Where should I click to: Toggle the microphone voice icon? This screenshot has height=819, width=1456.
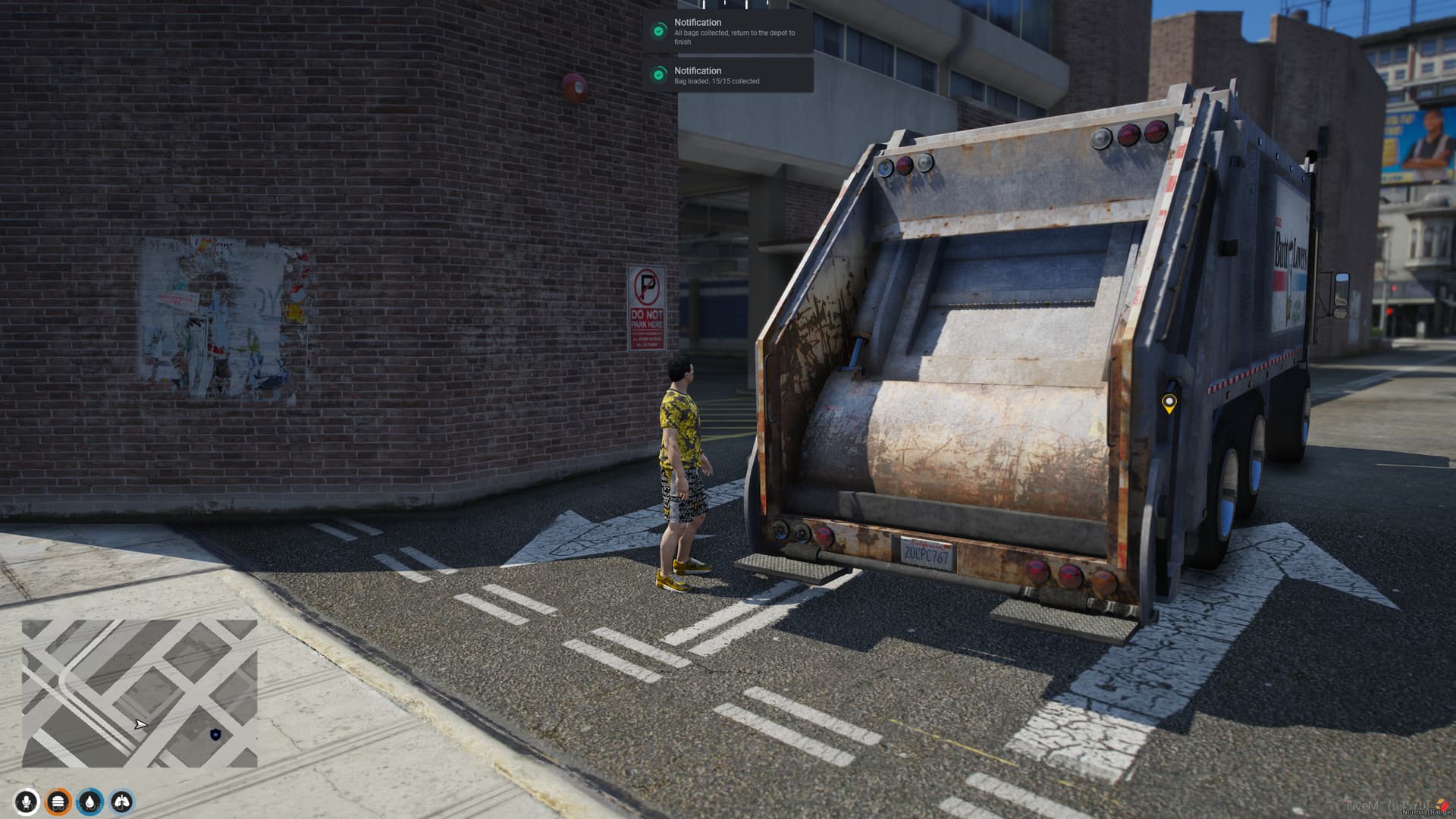pyautogui.click(x=27, y=802)
